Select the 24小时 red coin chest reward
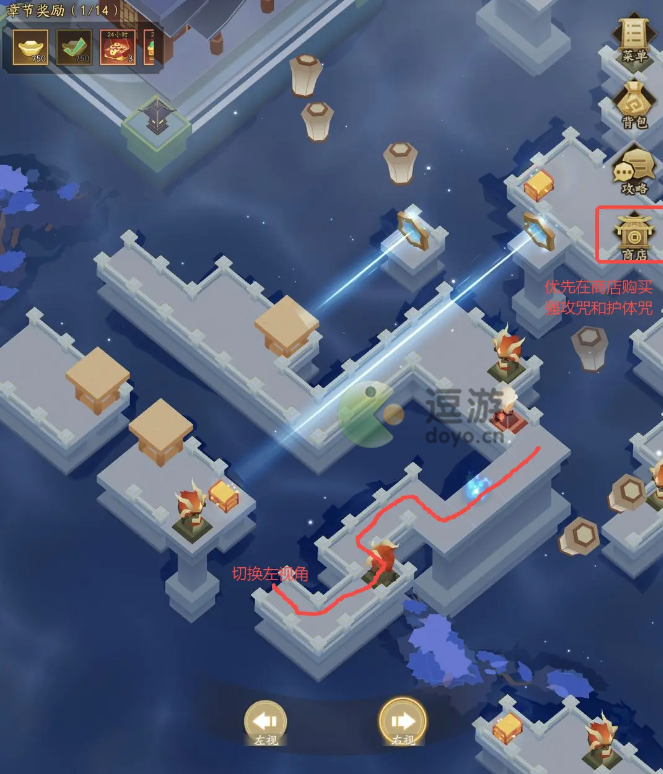The image size is (663, 774). tap(118, 46)
